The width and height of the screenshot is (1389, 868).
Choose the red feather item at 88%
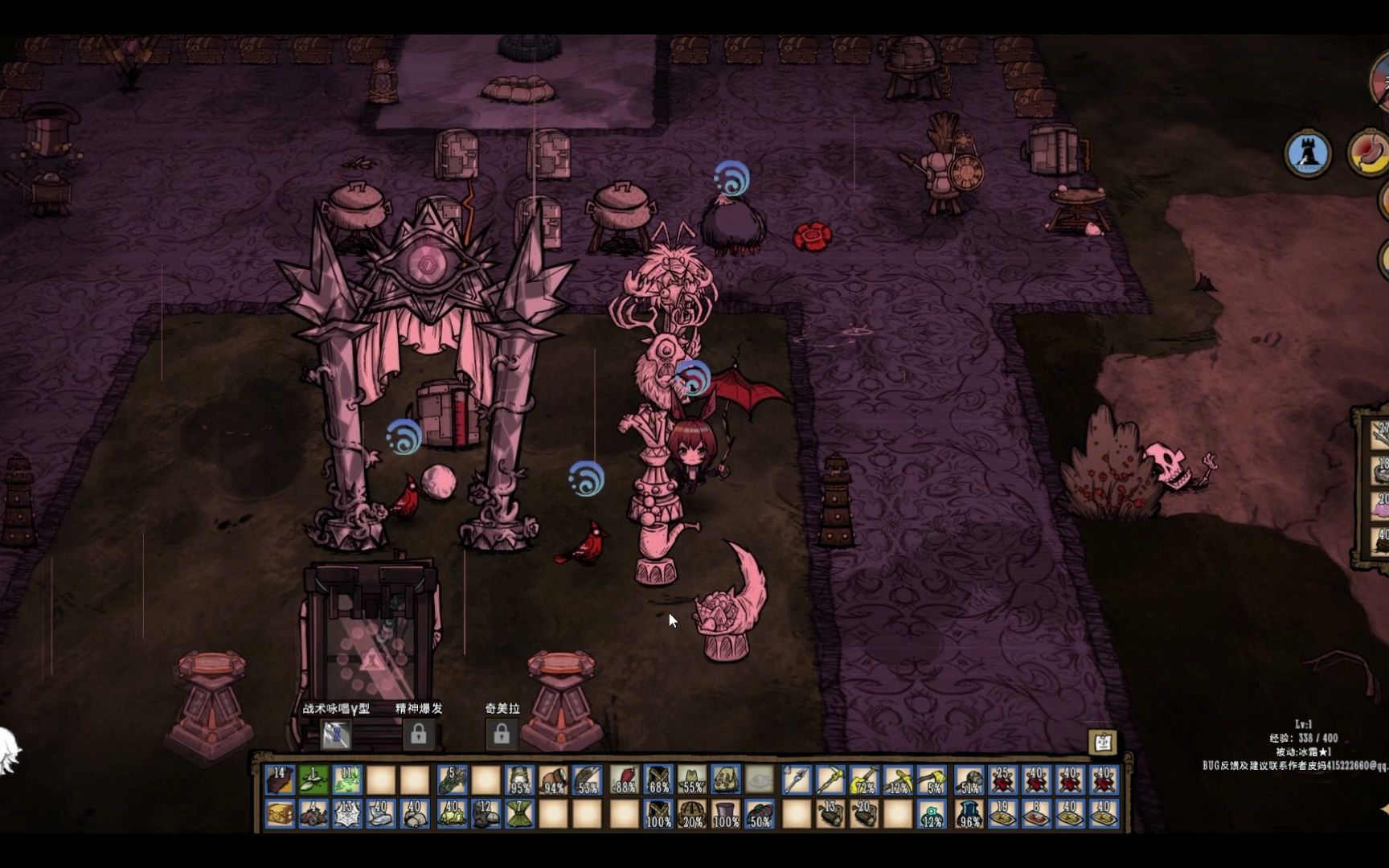point(624,780)
